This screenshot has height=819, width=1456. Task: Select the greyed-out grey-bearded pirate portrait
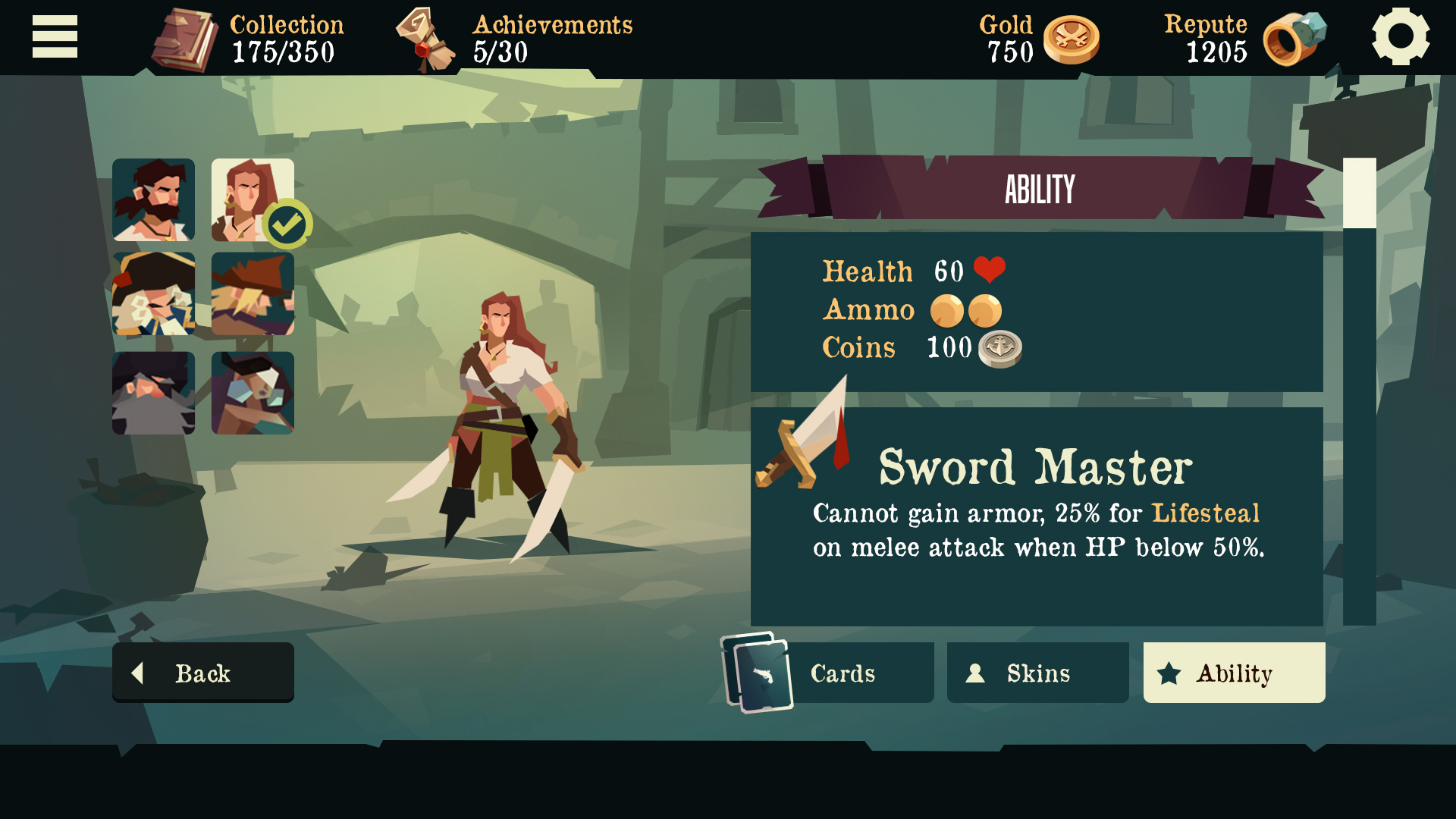(154, 393)
